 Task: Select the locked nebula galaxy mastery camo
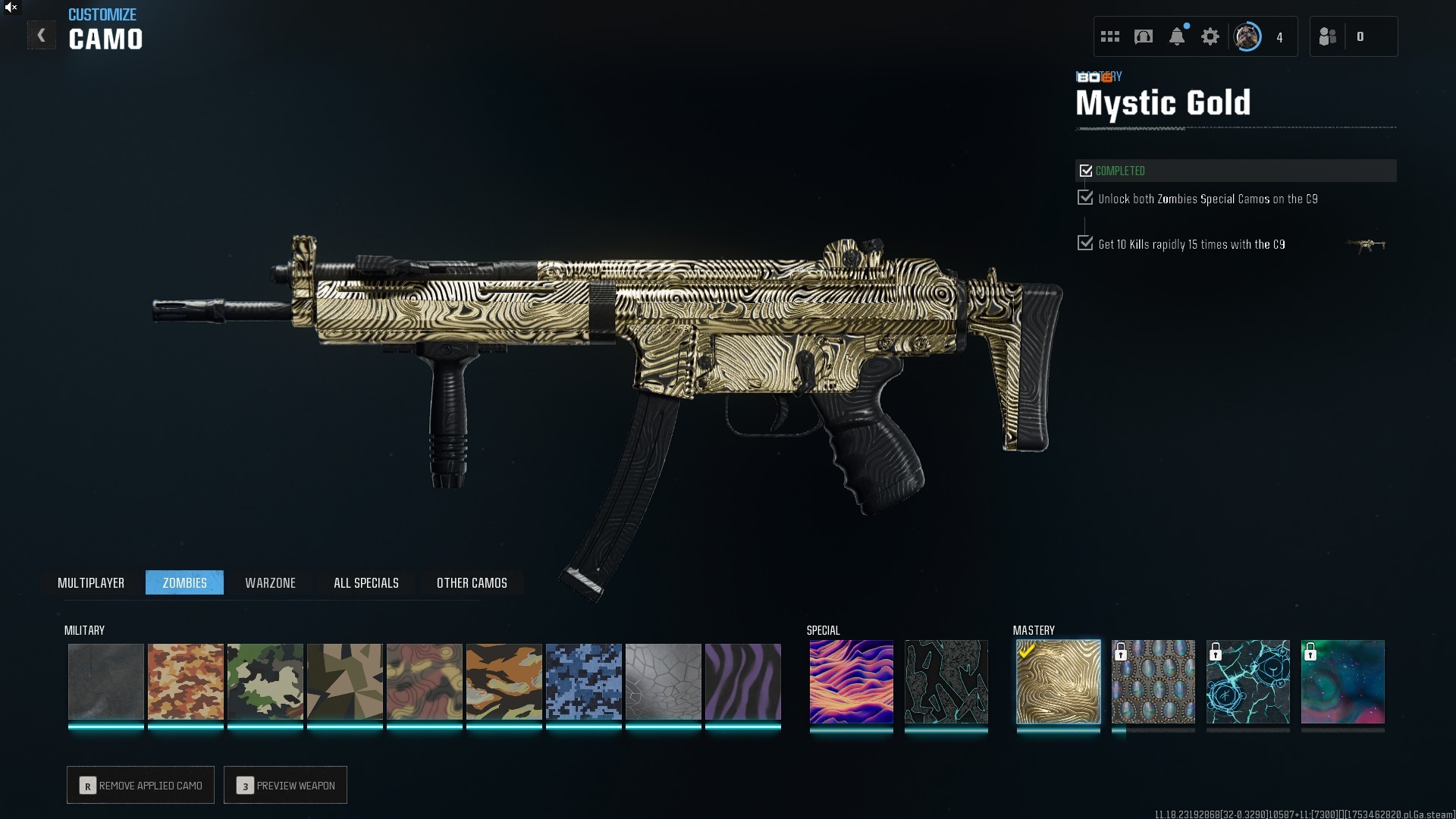1342,681
